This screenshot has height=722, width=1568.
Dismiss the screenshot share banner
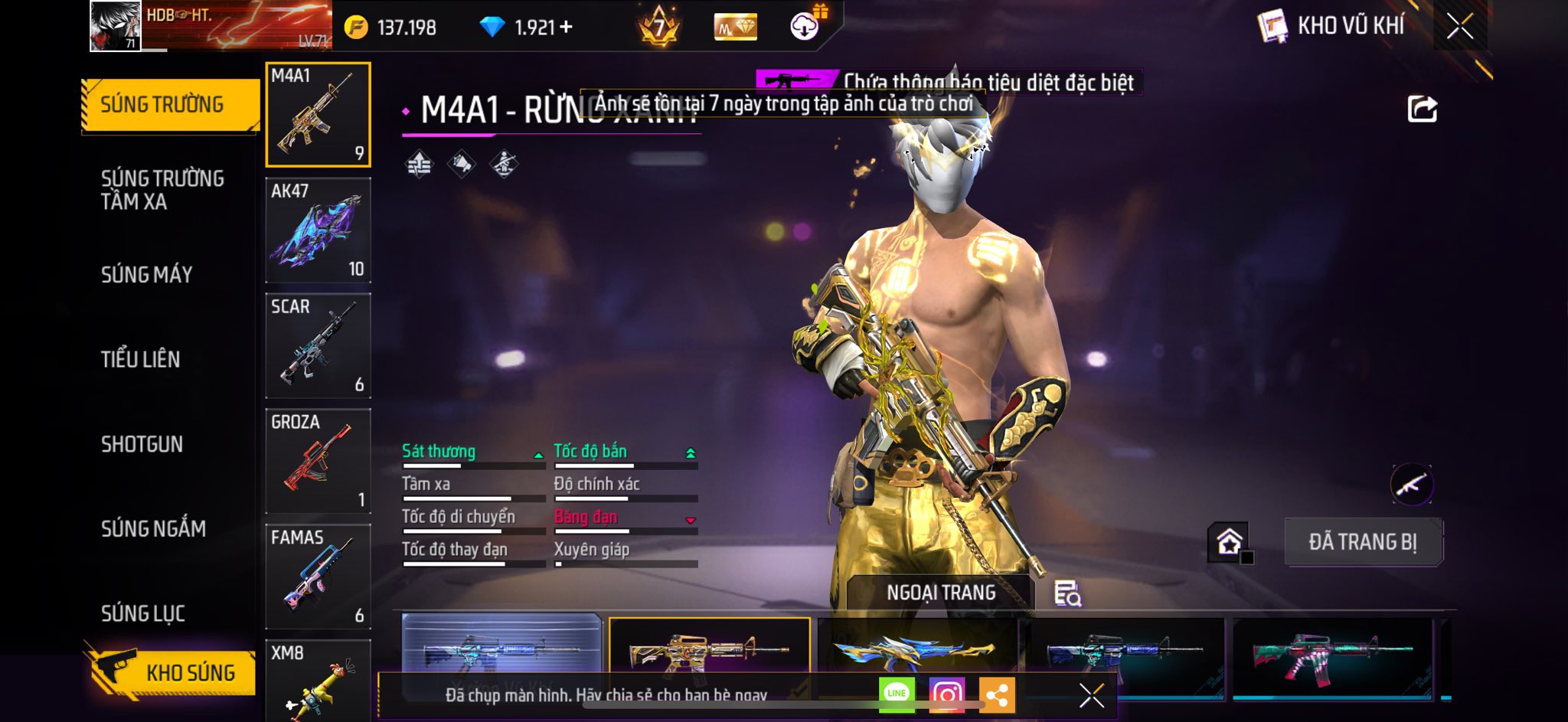(1091, 695)
